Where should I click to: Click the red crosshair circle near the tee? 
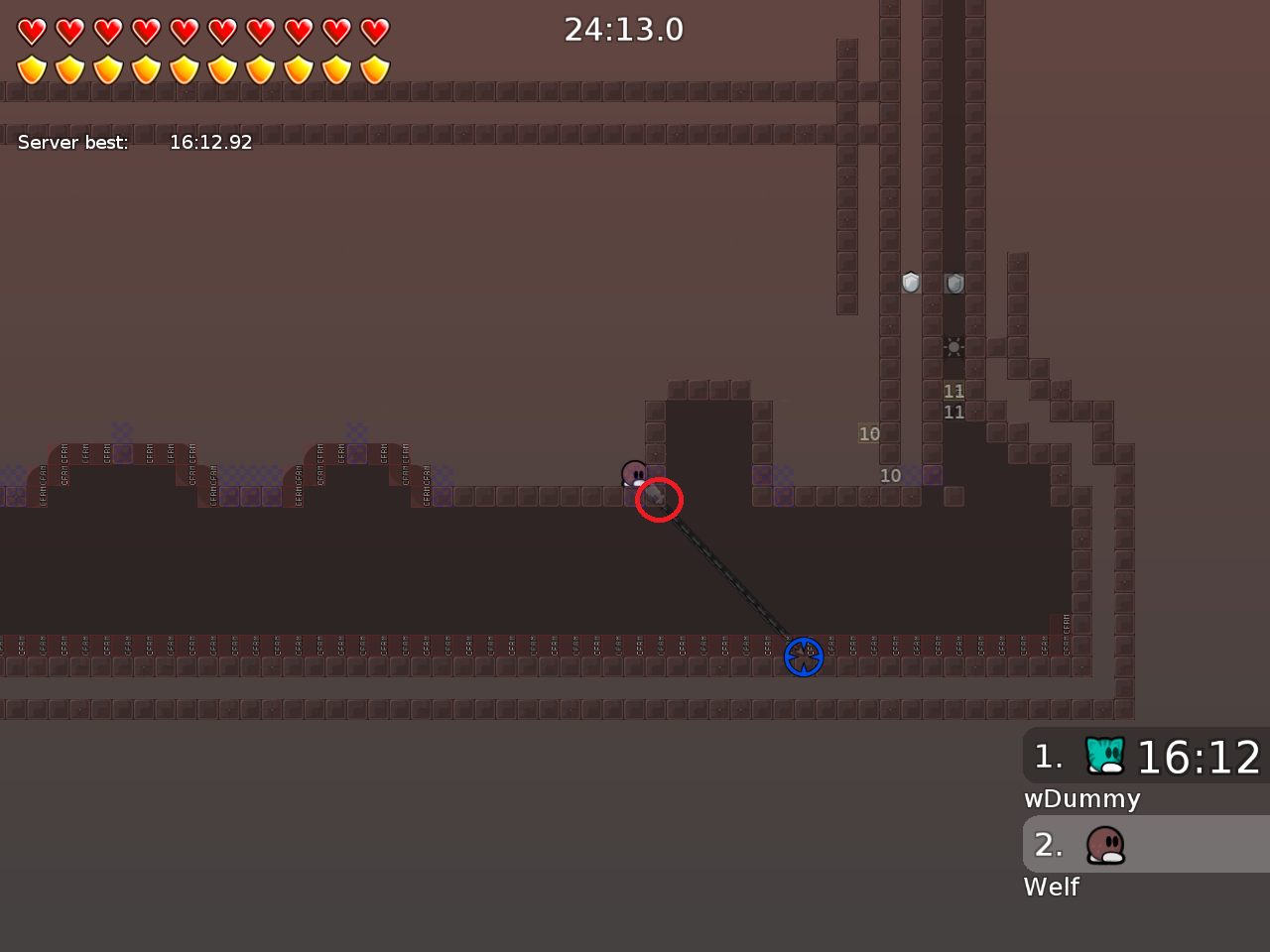pyautogui.click(x=658, y=501)
